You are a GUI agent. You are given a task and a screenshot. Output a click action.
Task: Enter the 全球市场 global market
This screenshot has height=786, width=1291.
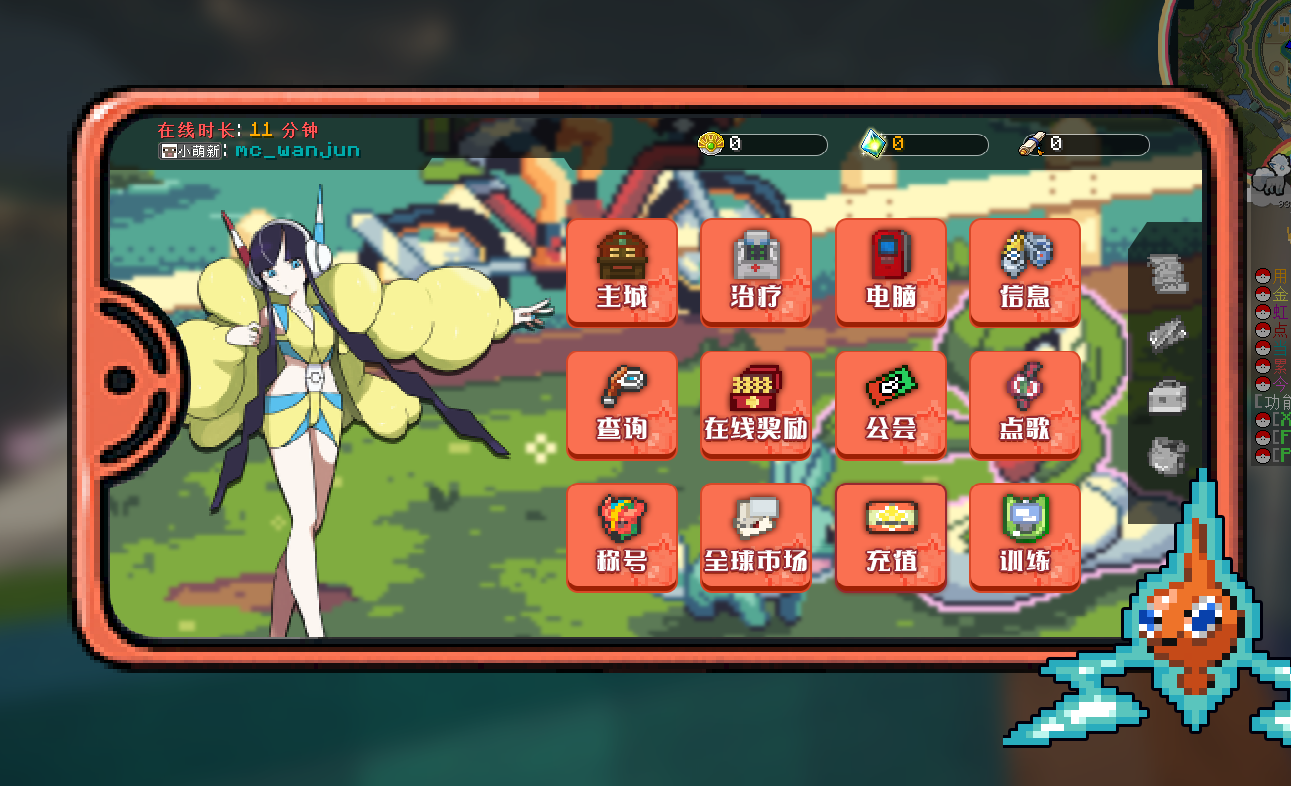[755, 537]
